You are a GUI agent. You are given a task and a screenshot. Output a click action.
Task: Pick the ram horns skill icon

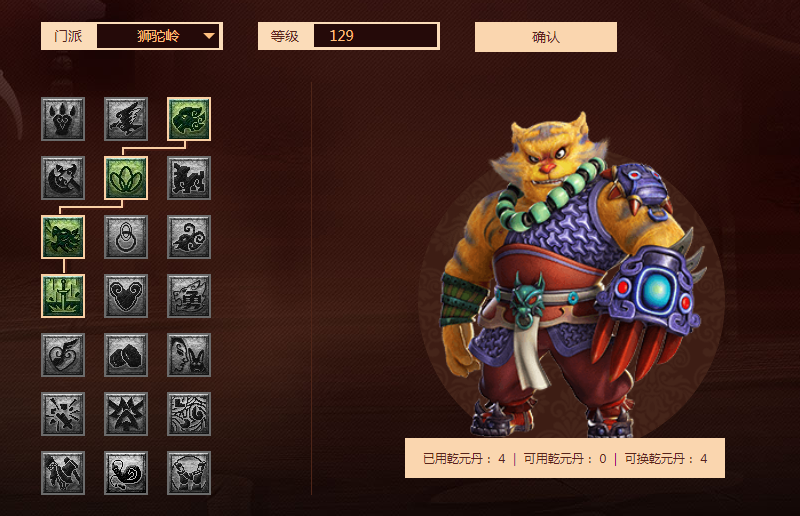[x=126, y=296]
